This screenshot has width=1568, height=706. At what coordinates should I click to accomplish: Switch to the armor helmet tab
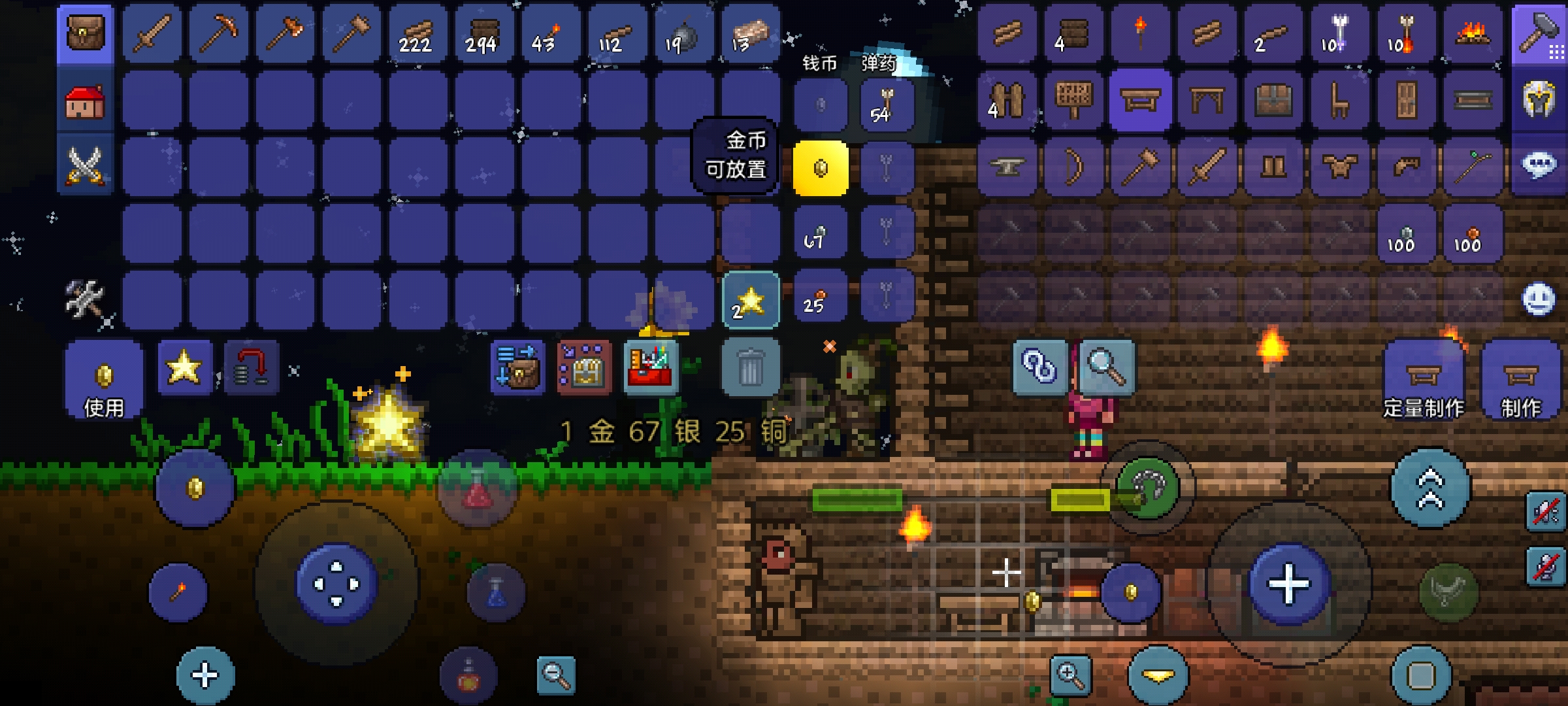(1539, 101)
